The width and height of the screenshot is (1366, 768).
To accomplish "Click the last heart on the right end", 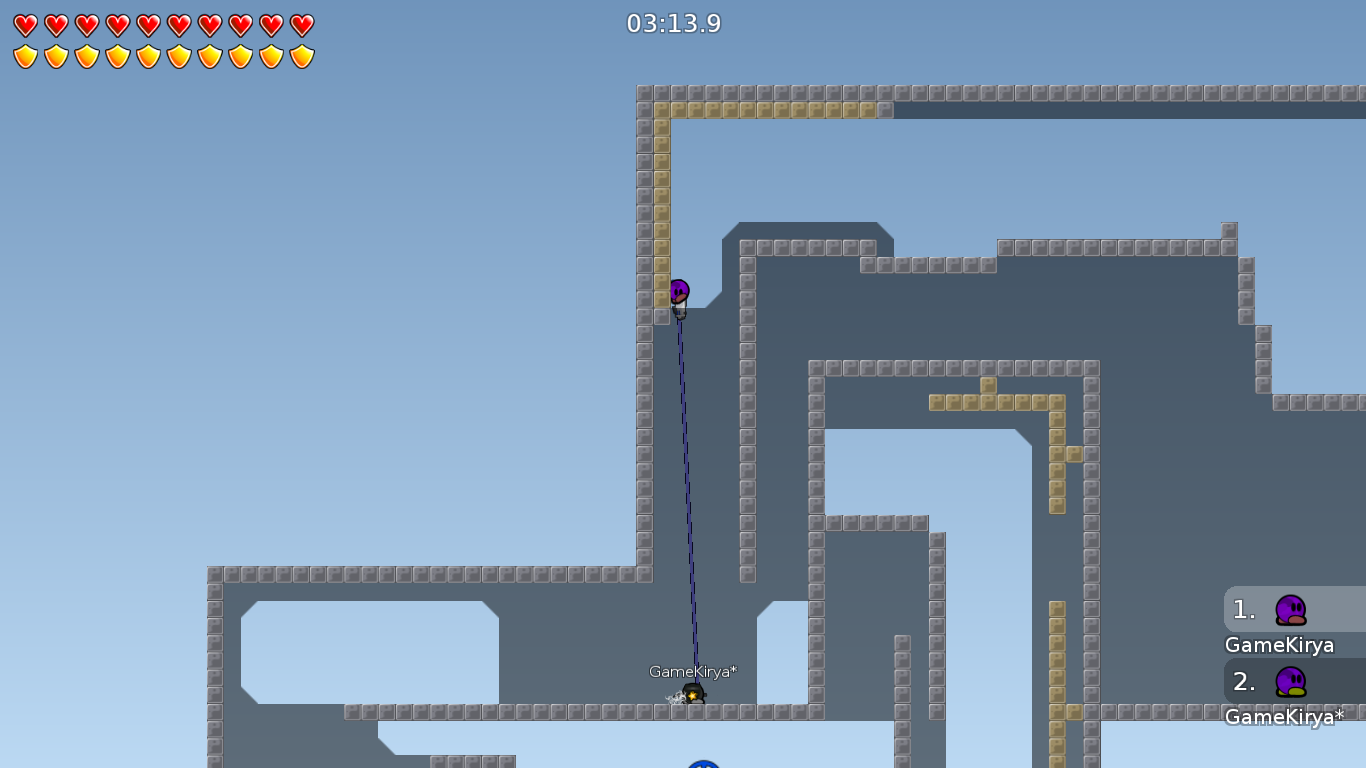I will (301, 25).
